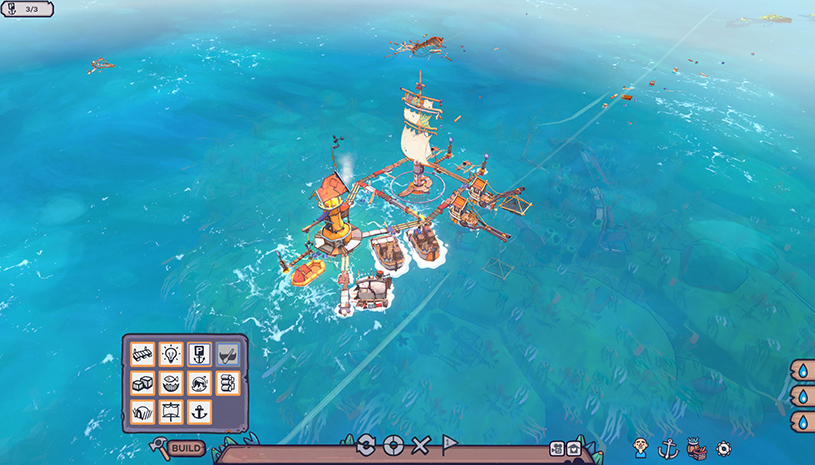The image size is (815, 465).
Task: Pick the rowboat build category
Action: tap(228, 355)
